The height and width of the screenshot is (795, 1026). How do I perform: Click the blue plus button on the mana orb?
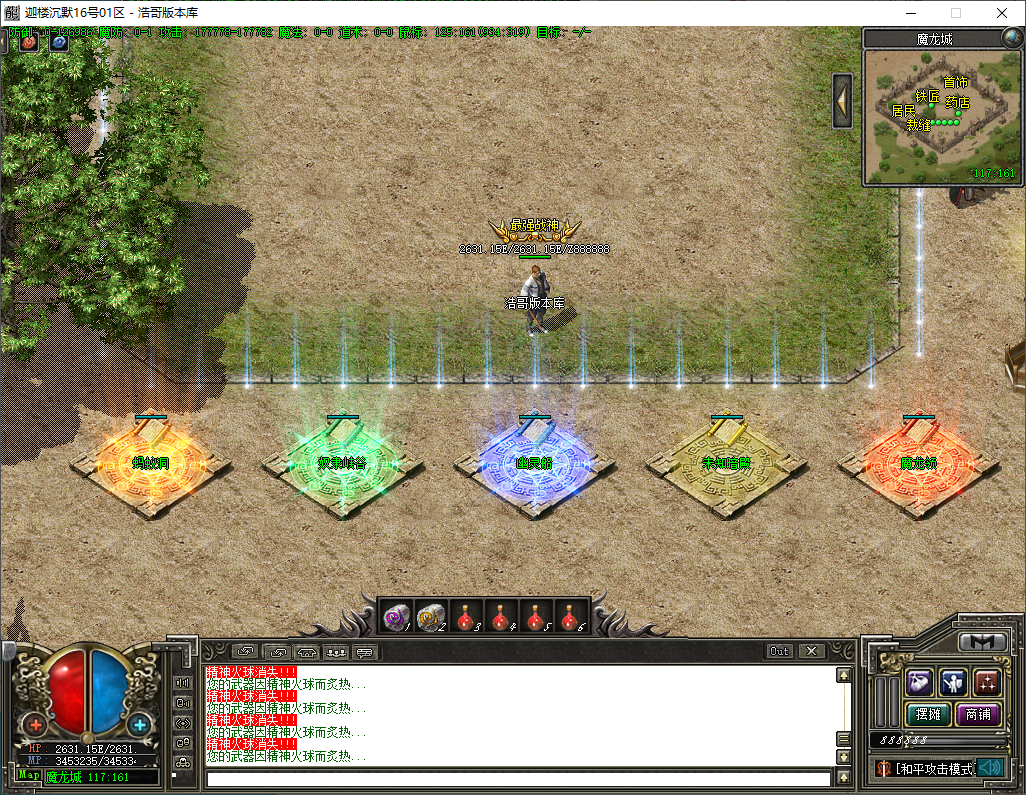[x=140, y=724]
